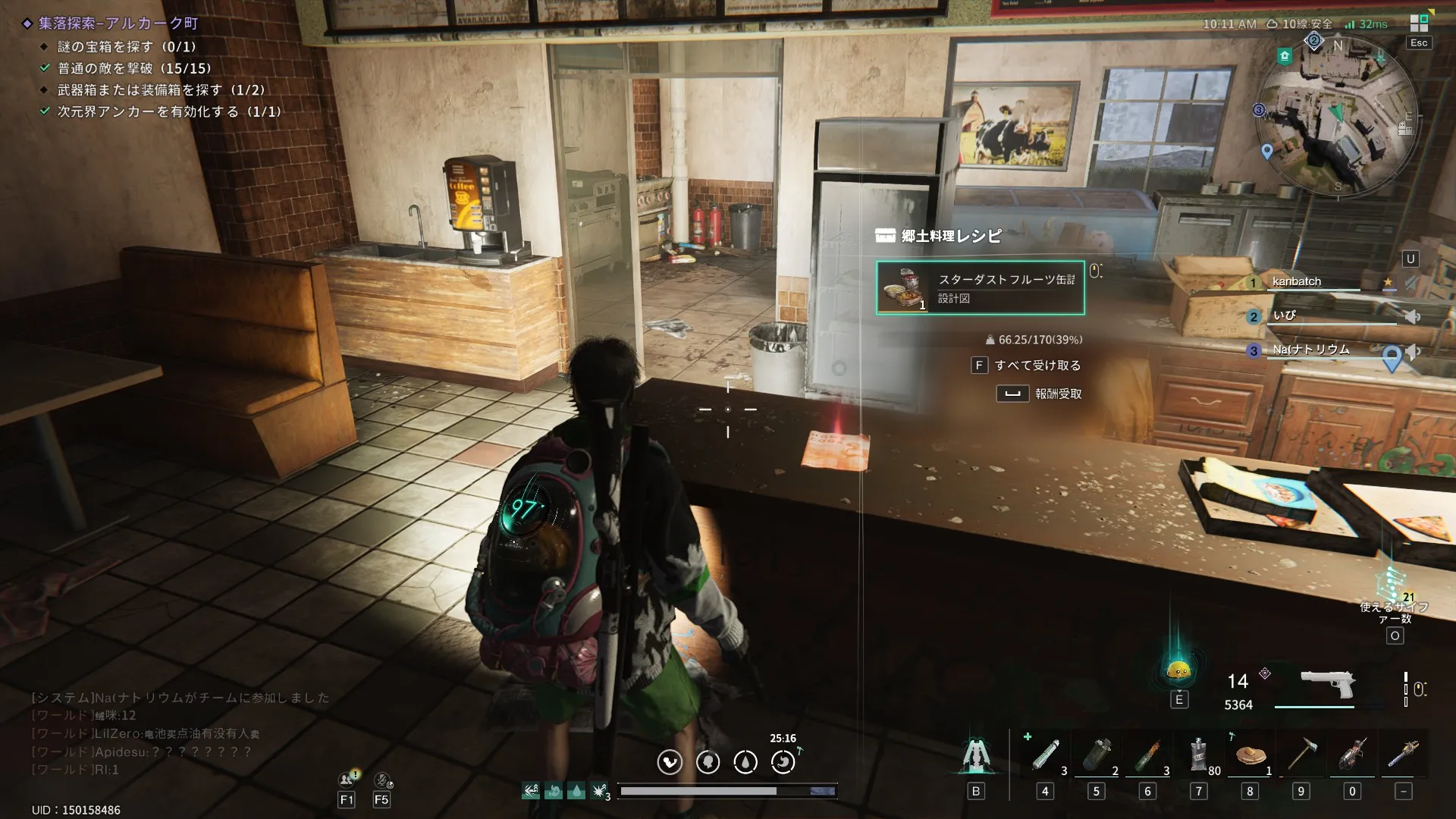The image size is (1456, 819).
Task: Select teammate kanbatch in the party list
Action: (x=1296, y=281)
